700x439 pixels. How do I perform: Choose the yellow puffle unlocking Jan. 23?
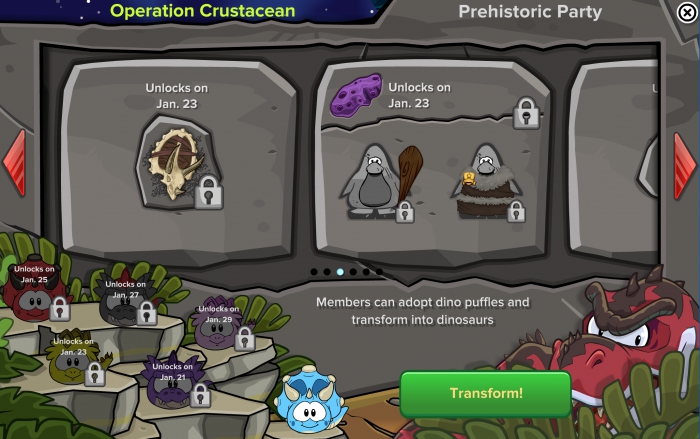(x=70, y=363)
